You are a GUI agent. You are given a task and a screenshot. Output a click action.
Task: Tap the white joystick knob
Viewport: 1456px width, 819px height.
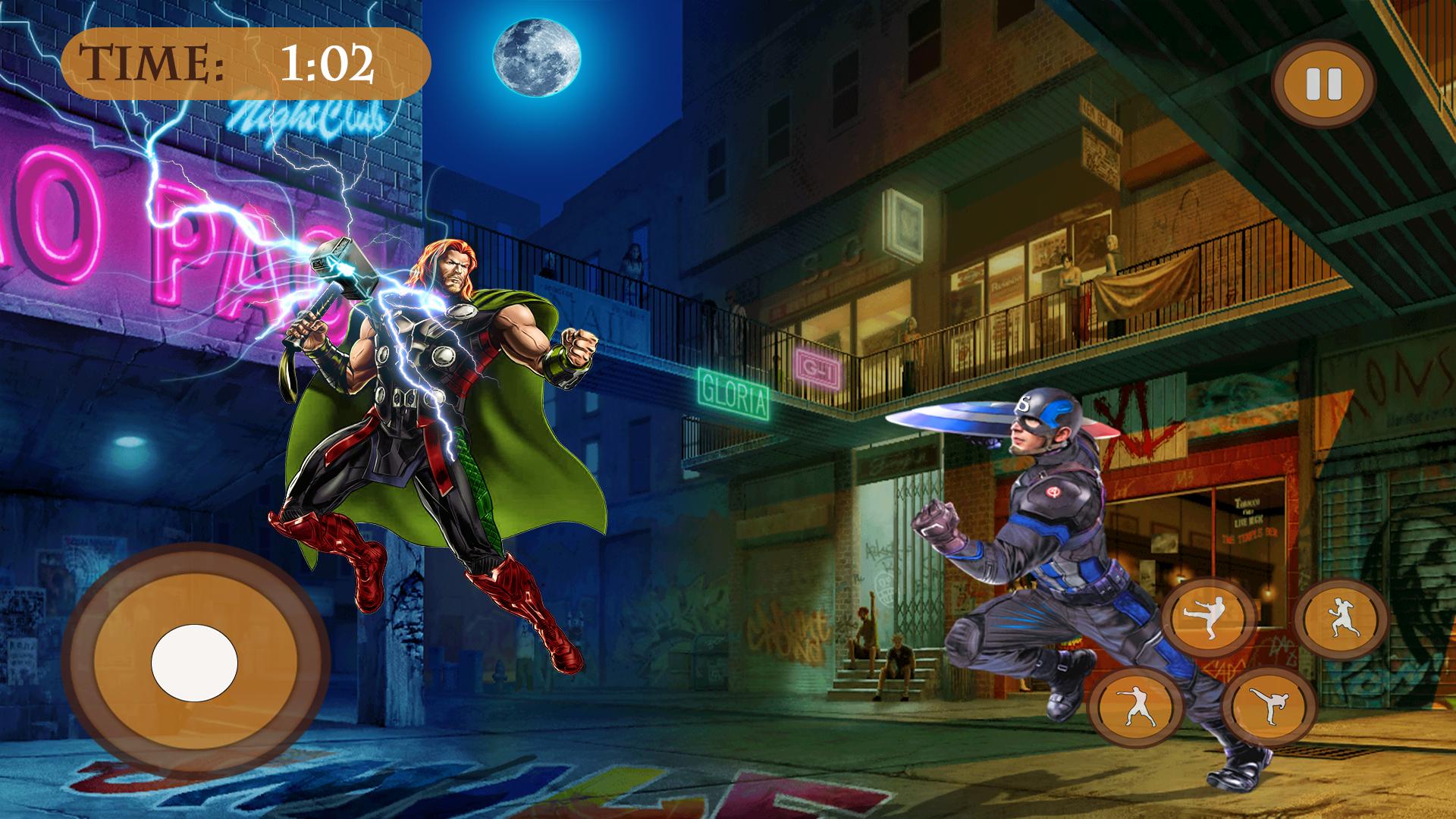[194, 664]
